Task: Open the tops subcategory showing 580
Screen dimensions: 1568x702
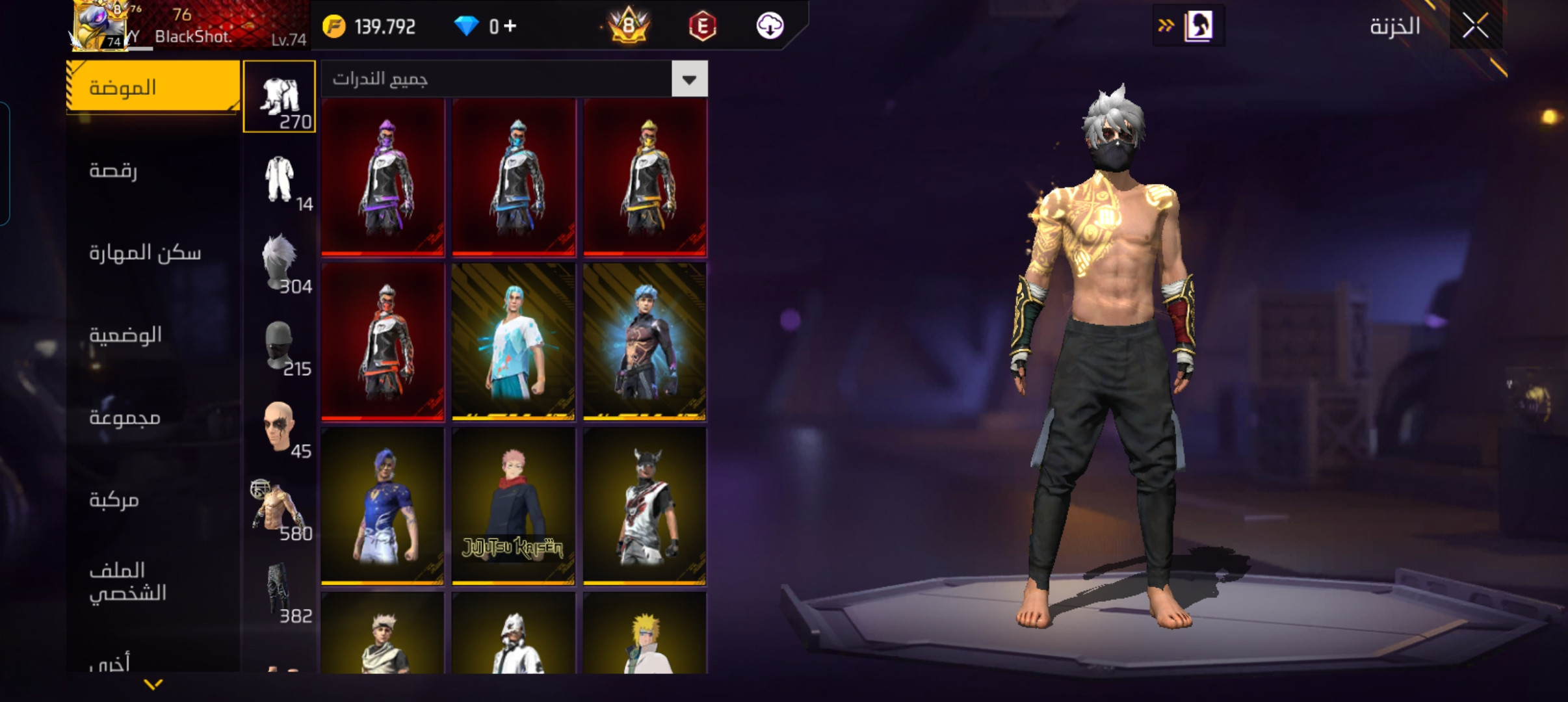Action: 280,509
